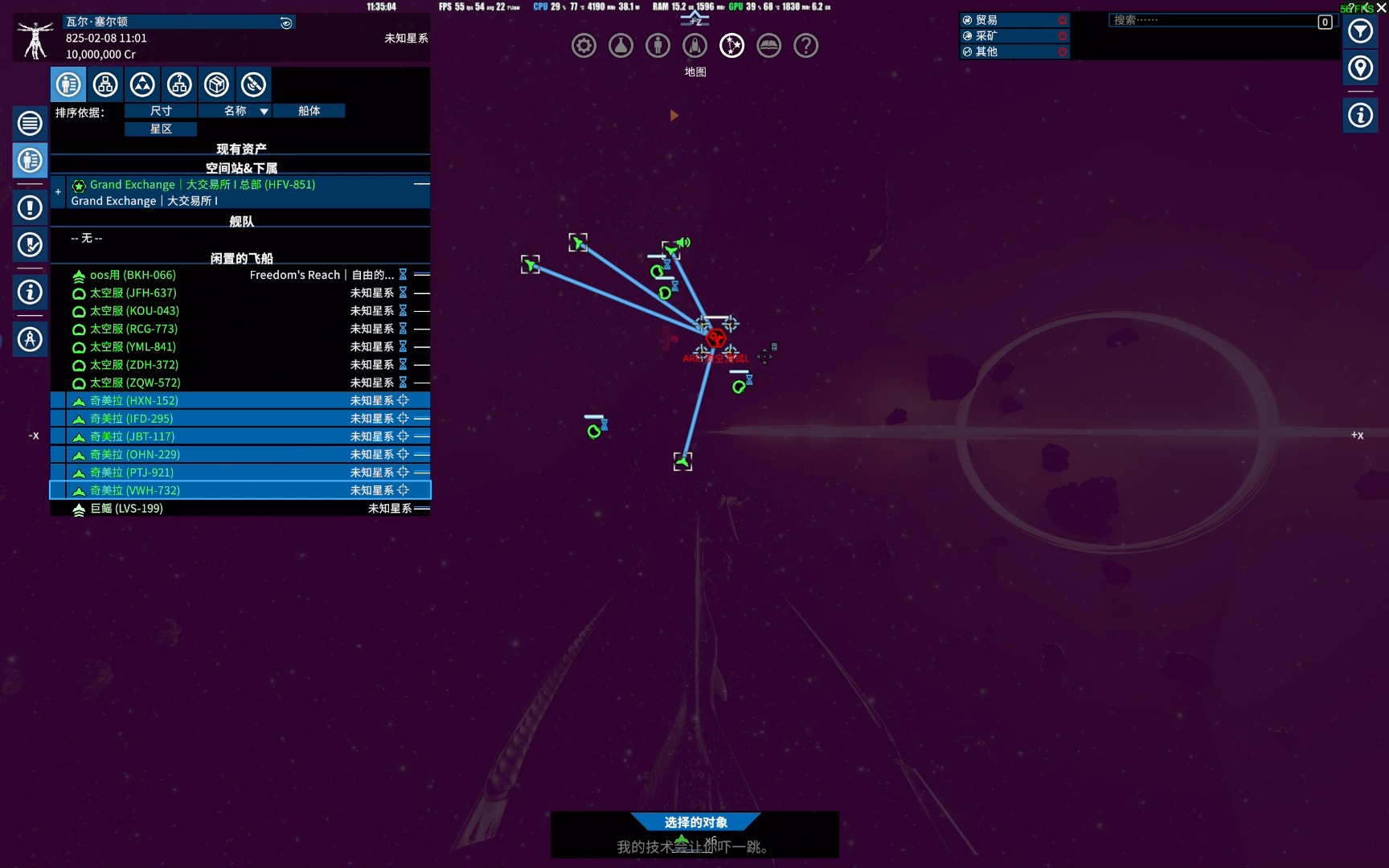Image resolution: width=1389 pixels, height=868 pixels.
Task: Open the gear settings icon in top bar
Action: tap(584, 46)
